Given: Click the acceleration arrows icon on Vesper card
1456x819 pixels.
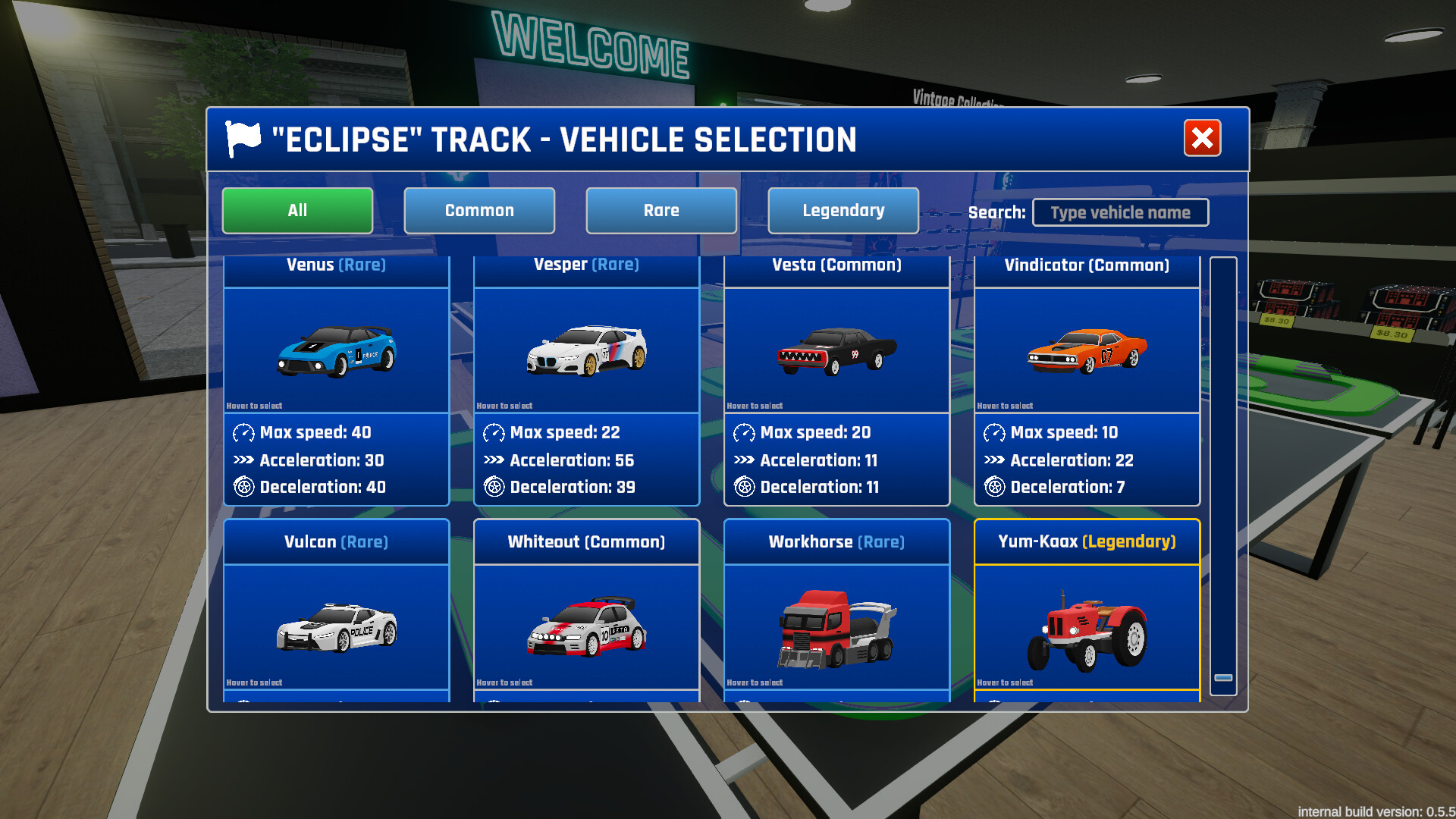Looking at the screenshot, I should [x=493, y=460].
